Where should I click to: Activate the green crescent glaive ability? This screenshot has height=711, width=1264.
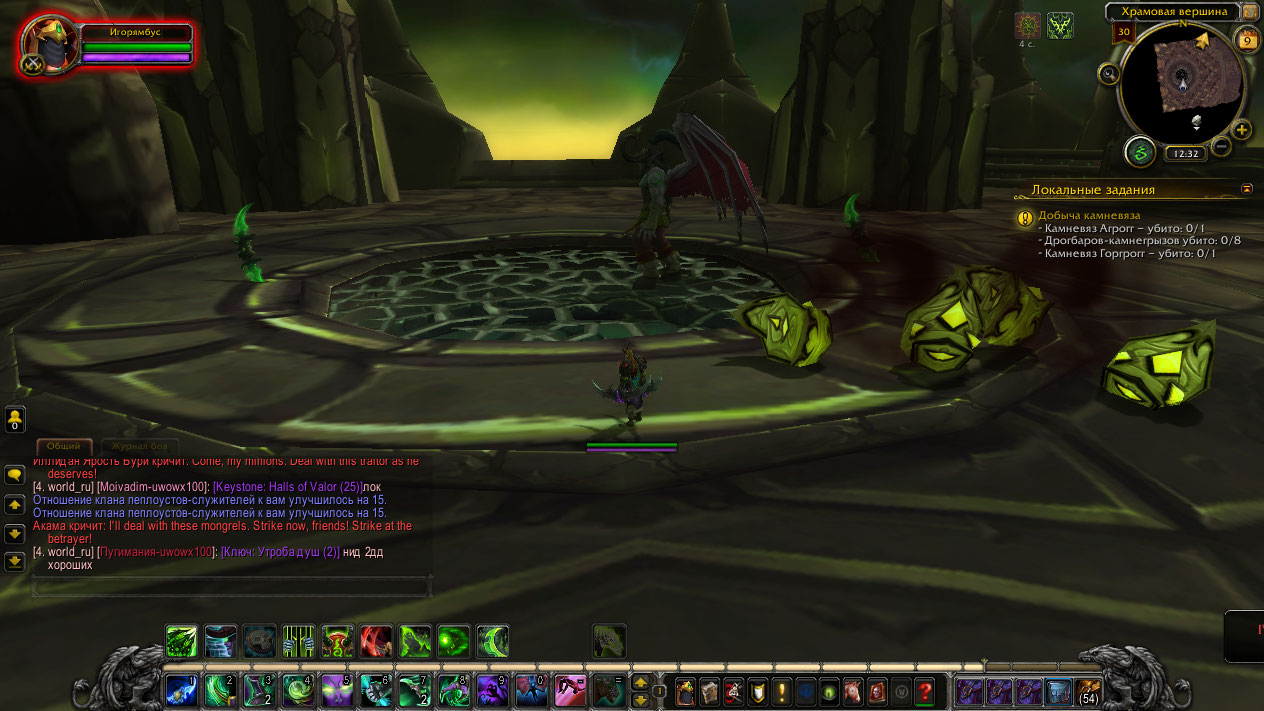point(492,641)
